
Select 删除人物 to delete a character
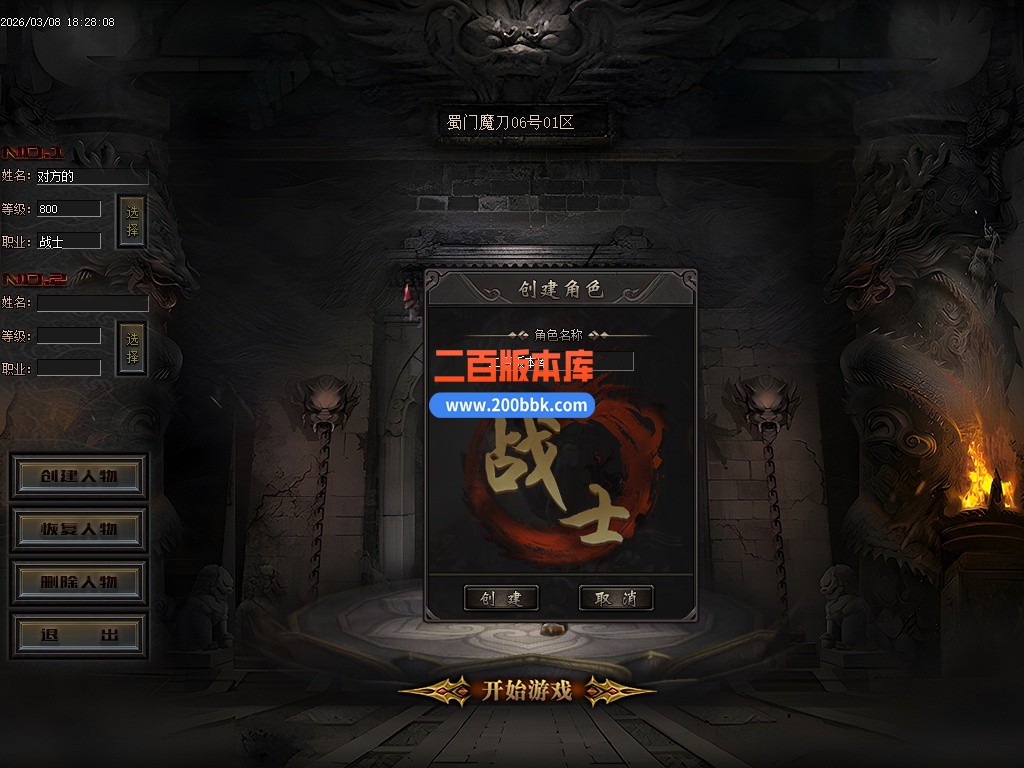pyautogui.click(x=79, y=582)
